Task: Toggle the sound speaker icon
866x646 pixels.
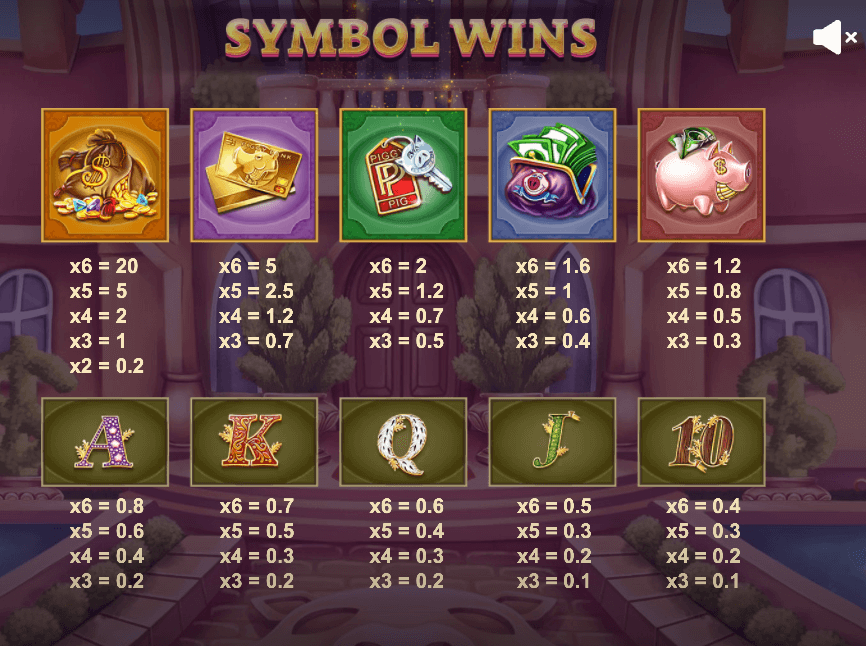Action: click(833, 38)
